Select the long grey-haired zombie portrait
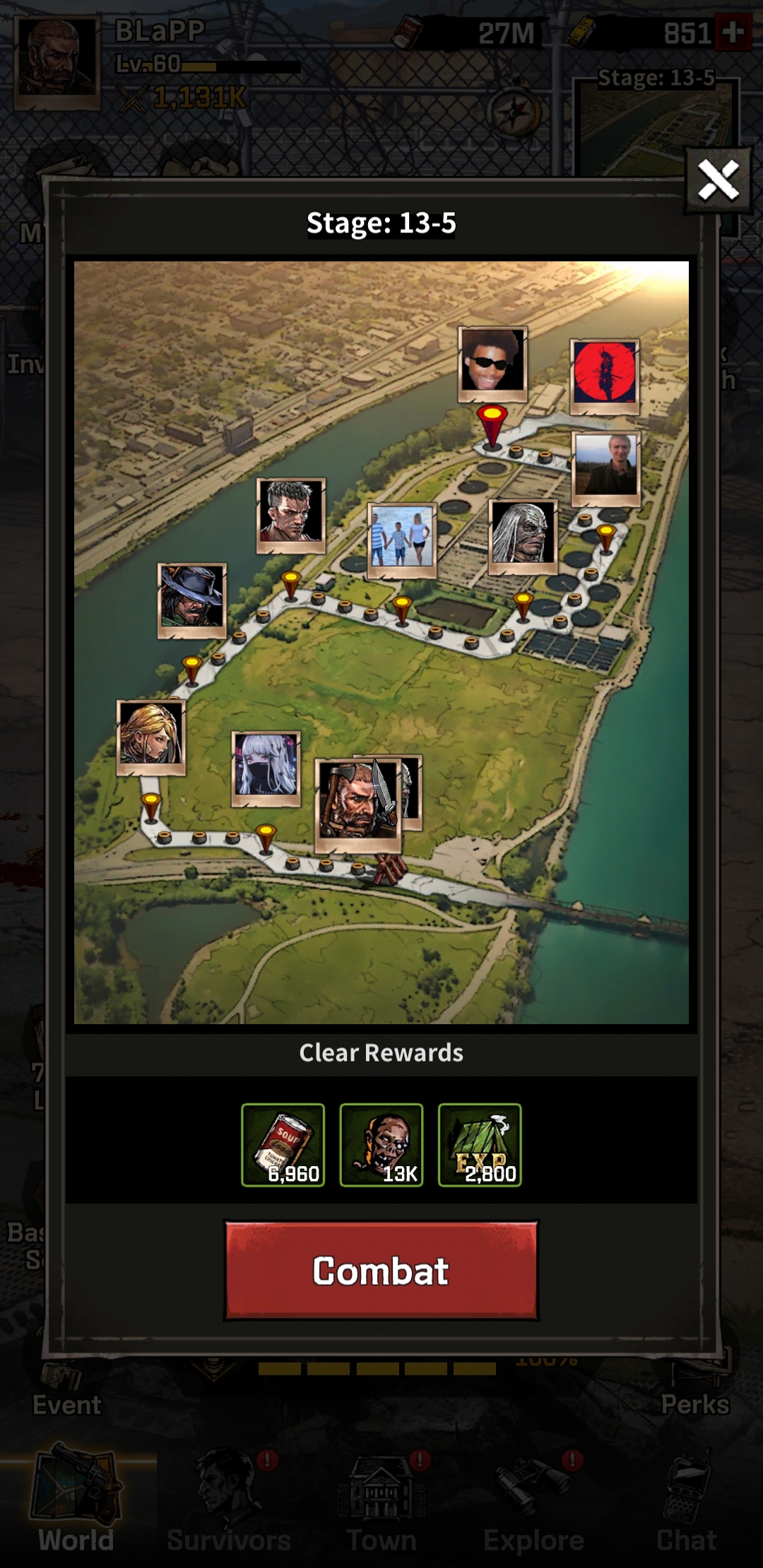 coord(523,535)
